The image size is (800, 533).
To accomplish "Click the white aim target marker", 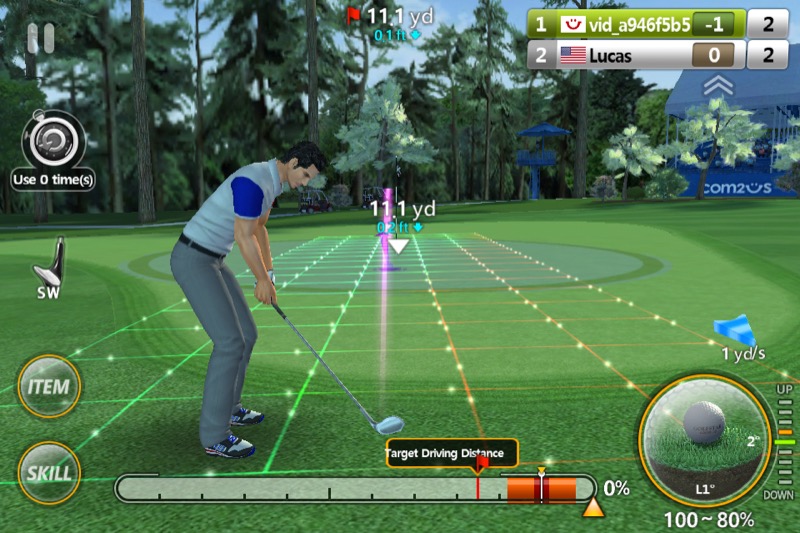I will point(398,245).
